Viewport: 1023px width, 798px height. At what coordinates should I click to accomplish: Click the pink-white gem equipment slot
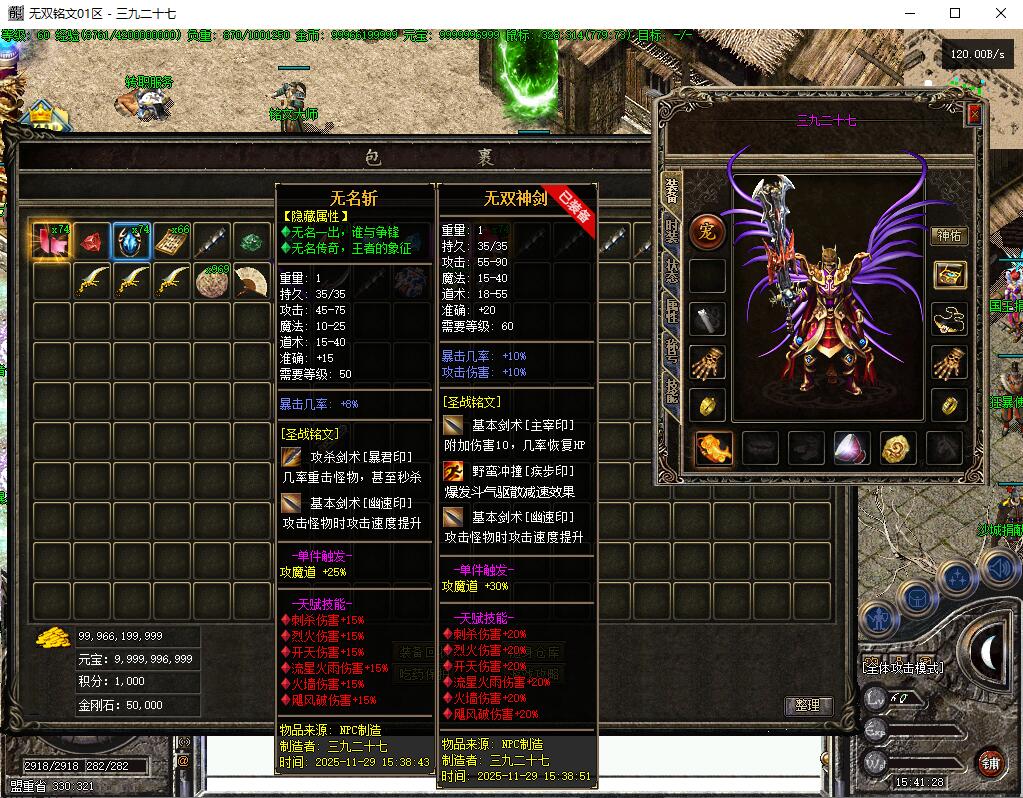point(851,448)
